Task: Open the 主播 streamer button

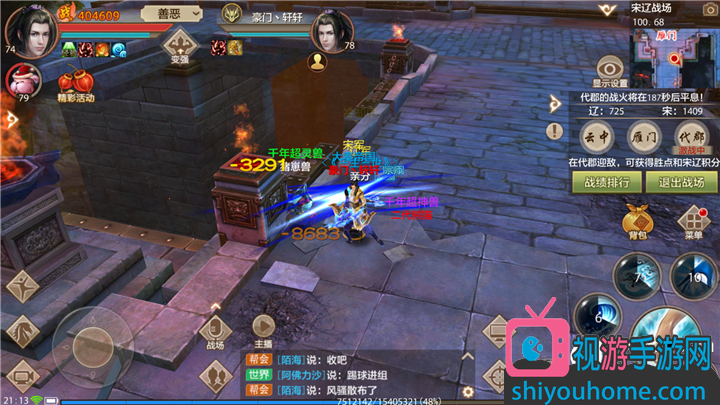Action: (263, 330)
